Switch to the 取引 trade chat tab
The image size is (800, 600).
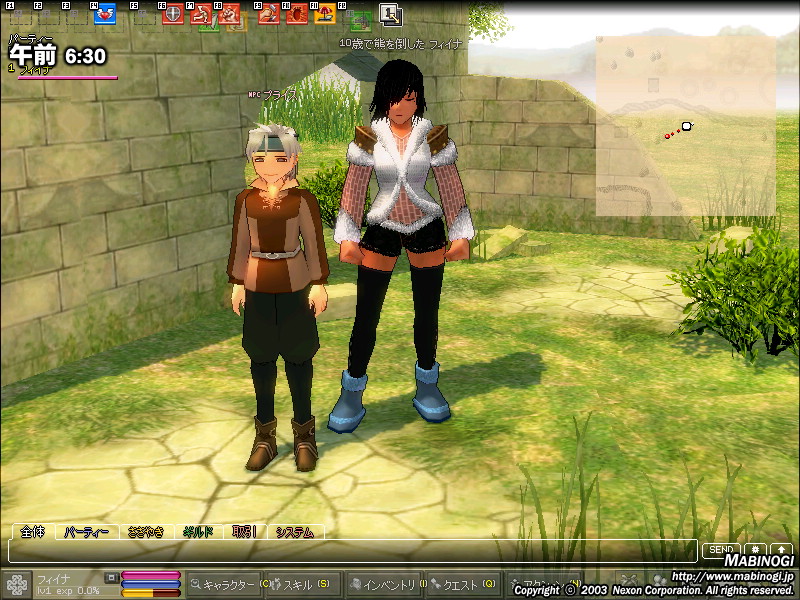point(244,532)
